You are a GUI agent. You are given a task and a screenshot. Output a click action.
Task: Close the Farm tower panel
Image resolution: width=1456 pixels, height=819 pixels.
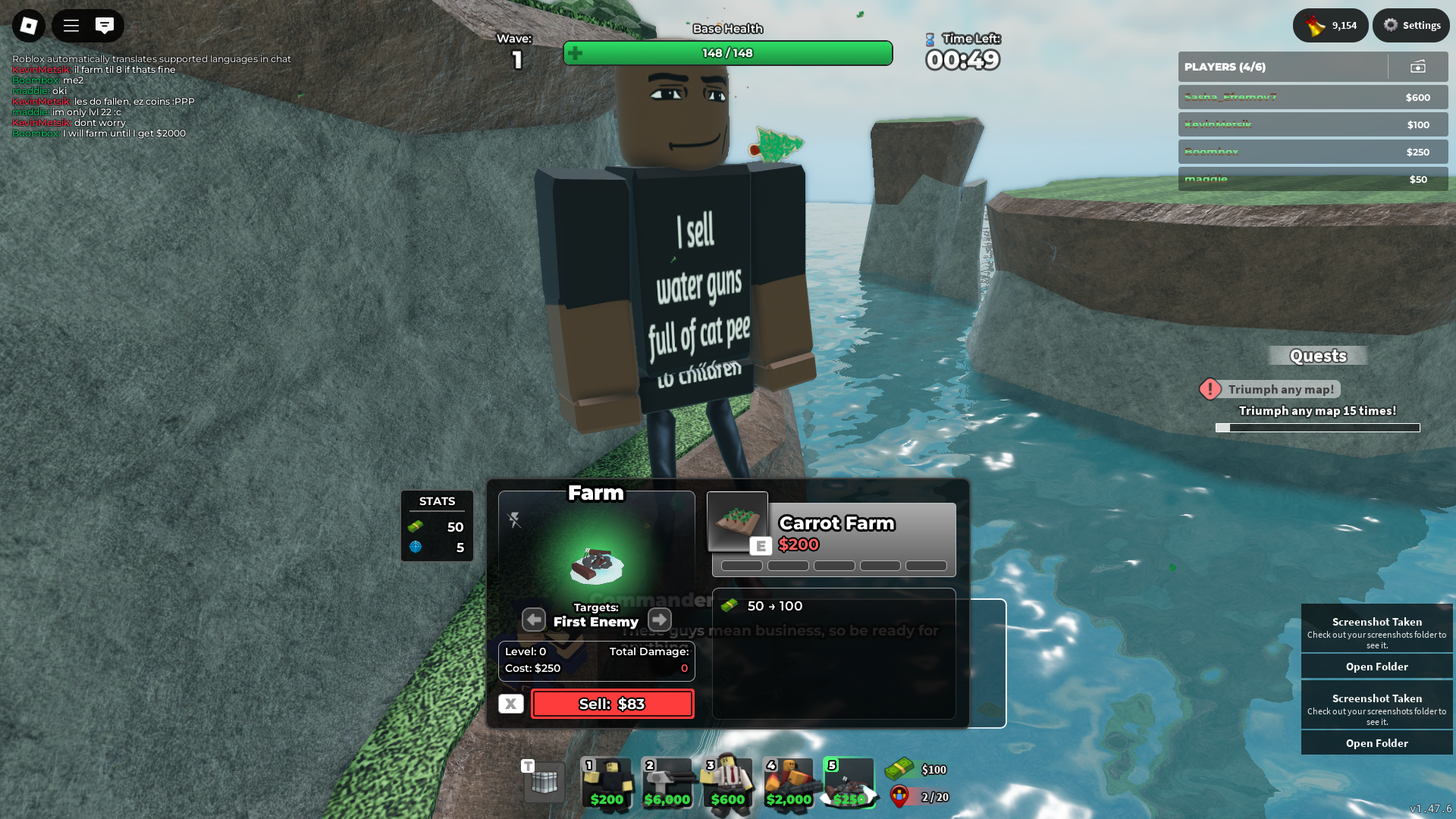point(510,704)
